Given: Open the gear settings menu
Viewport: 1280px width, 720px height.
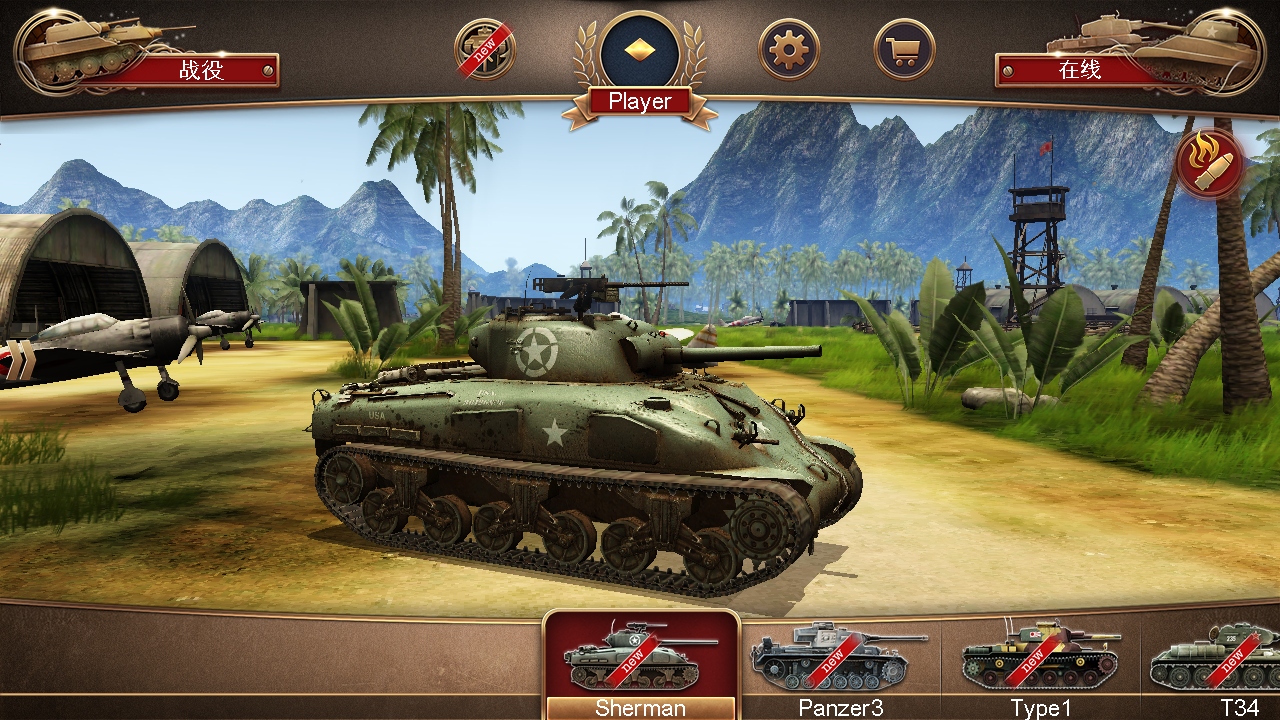Looking at the screenshot, I should tap(789, 49).
